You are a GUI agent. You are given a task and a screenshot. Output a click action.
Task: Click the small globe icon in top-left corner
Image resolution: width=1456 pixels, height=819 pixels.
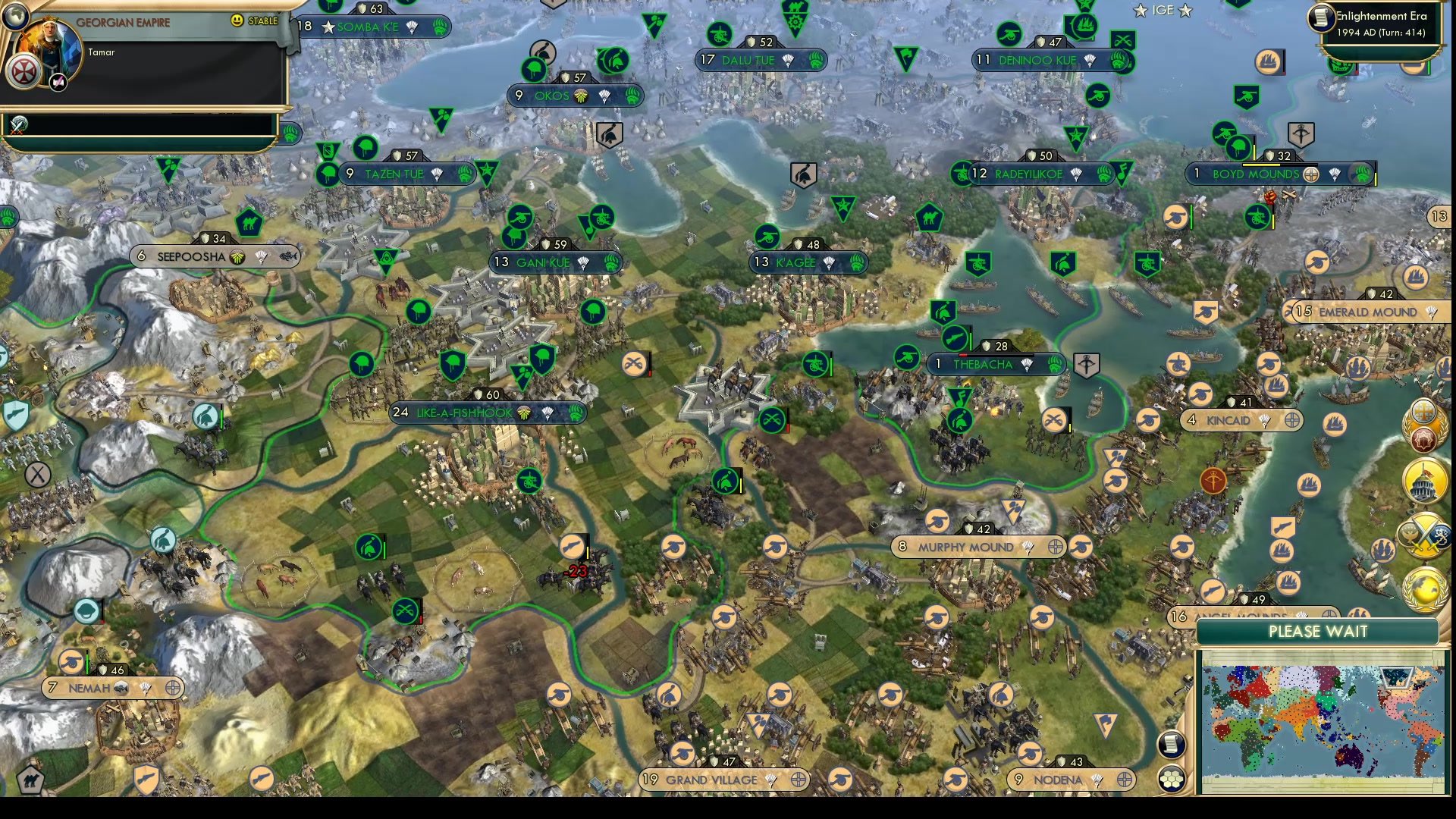coord(14,17)
